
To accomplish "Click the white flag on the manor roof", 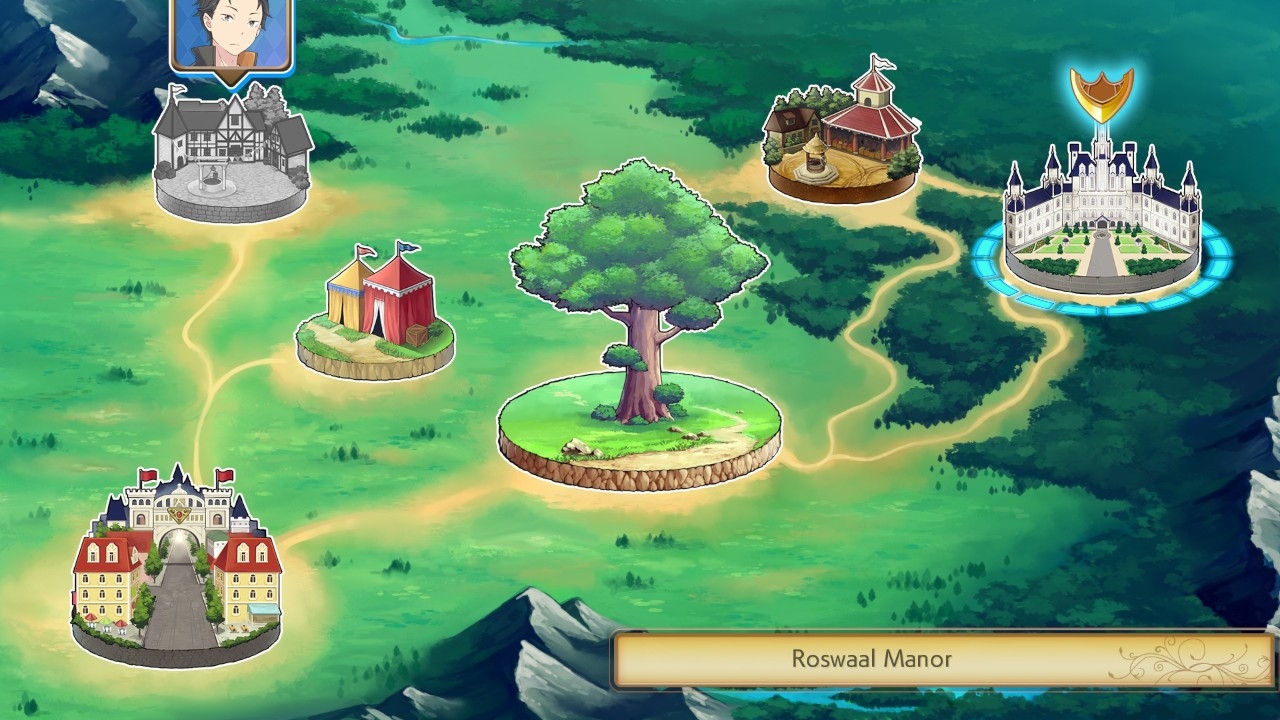I will point(176,90).
